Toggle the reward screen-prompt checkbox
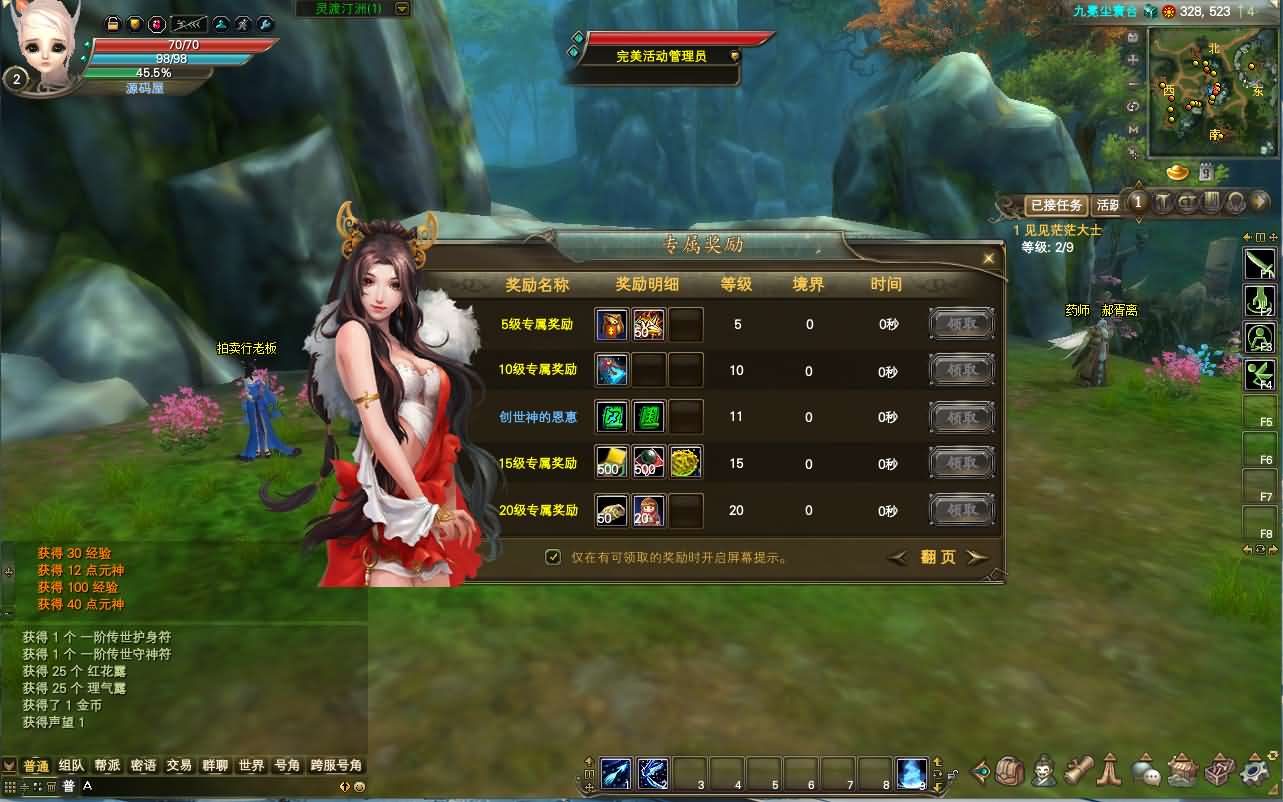This screenshot has height=802, width=1283. pos(553,557)
